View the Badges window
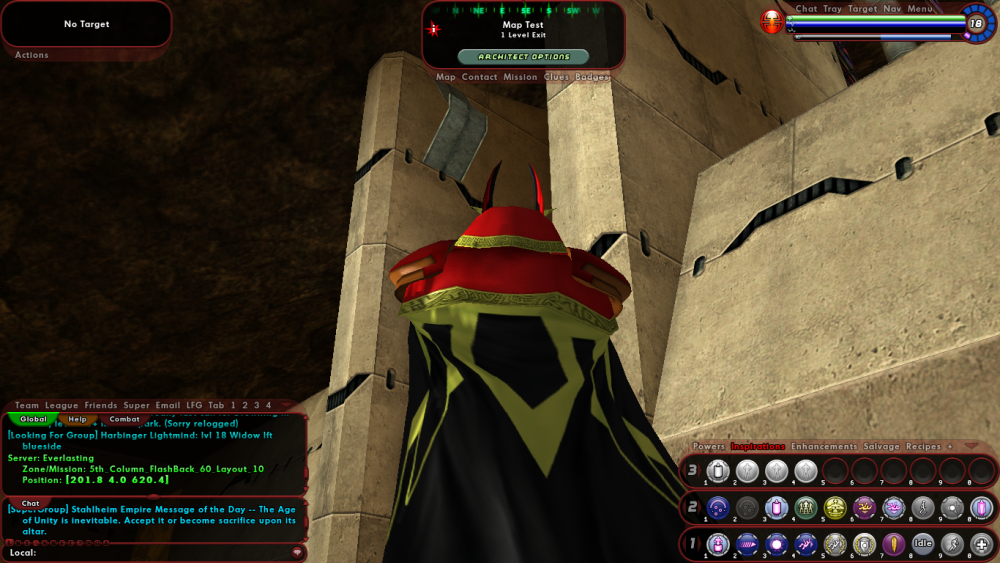This screenshot has width=1000, height=563. (x=592, y=77)
